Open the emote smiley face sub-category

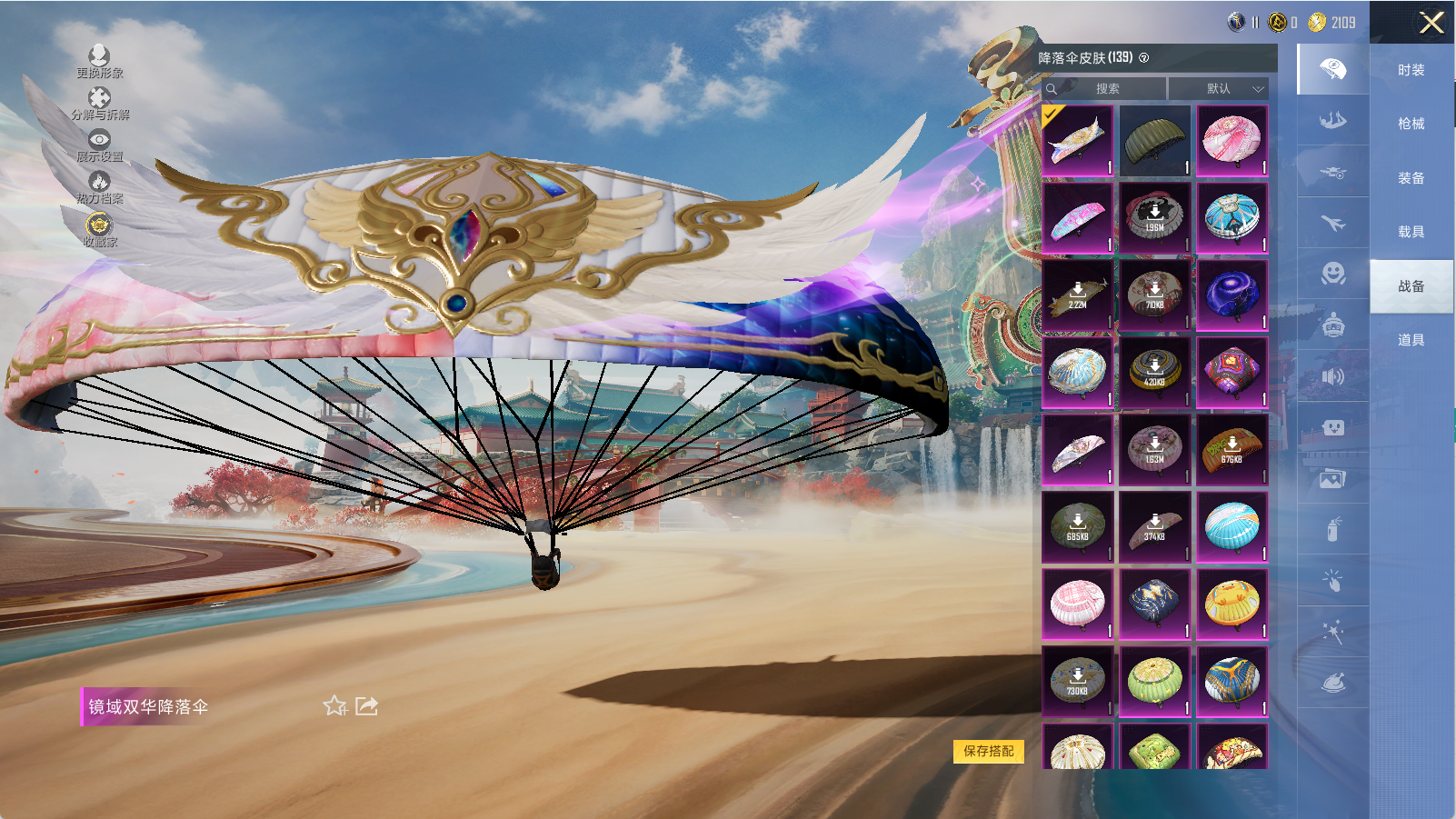1332,274
